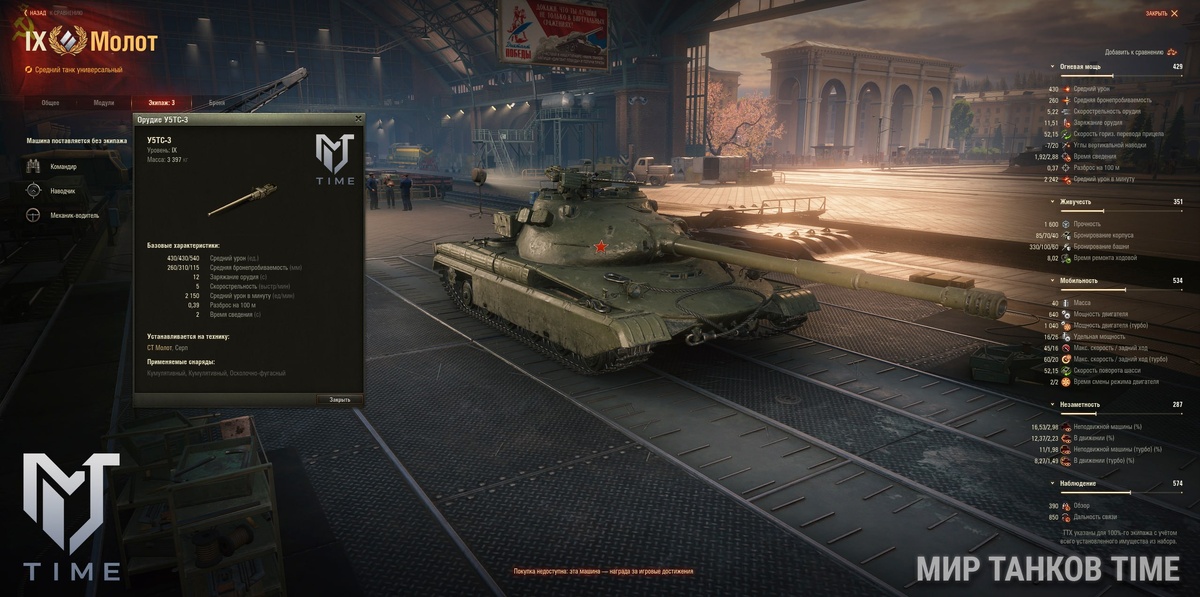The height and width of the screenshot is (597, 1200).
Task: Show the Броня tab
Action: tap(217, 102)
